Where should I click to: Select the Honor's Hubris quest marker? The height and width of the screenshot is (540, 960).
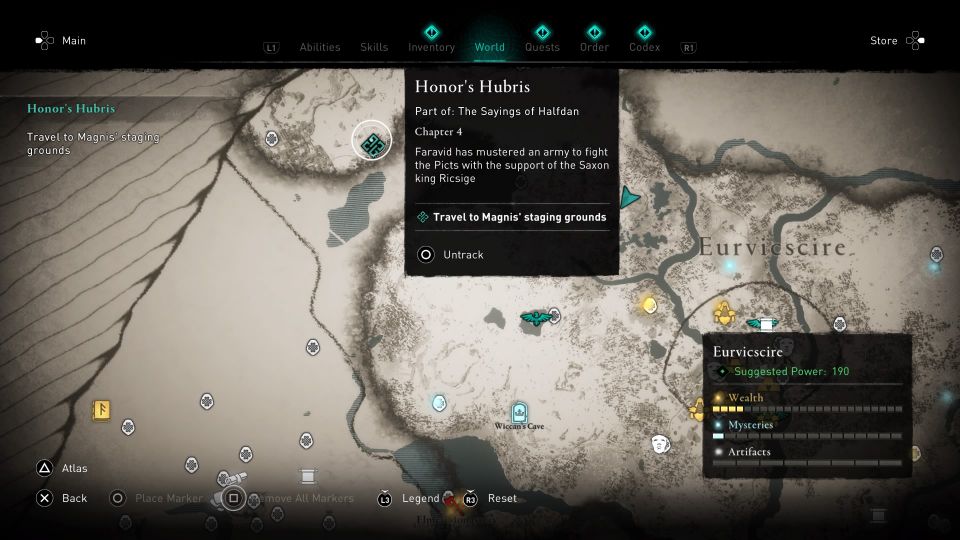tap(372, 145)
